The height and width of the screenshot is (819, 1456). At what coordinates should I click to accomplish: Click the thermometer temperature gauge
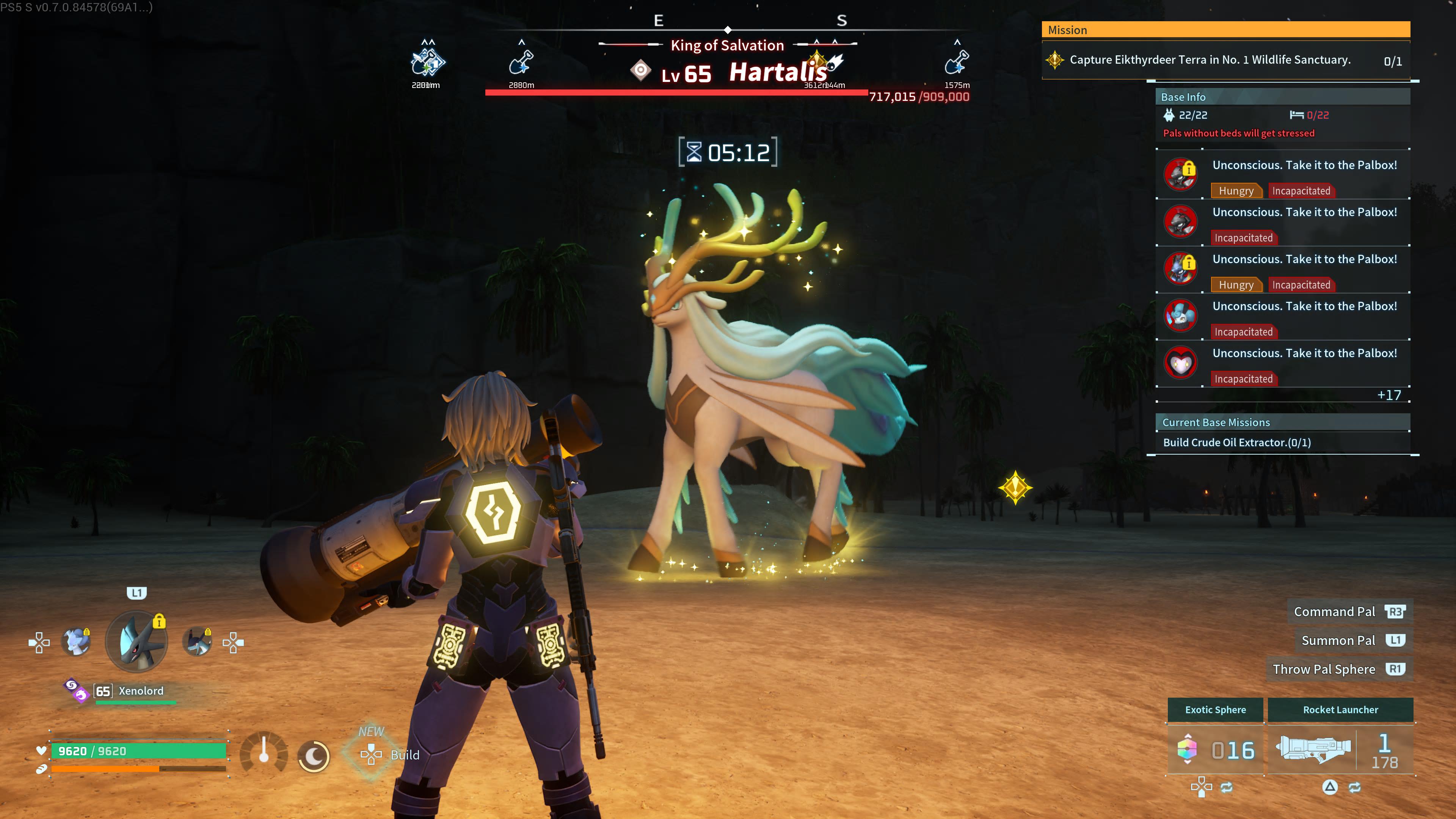264,752
